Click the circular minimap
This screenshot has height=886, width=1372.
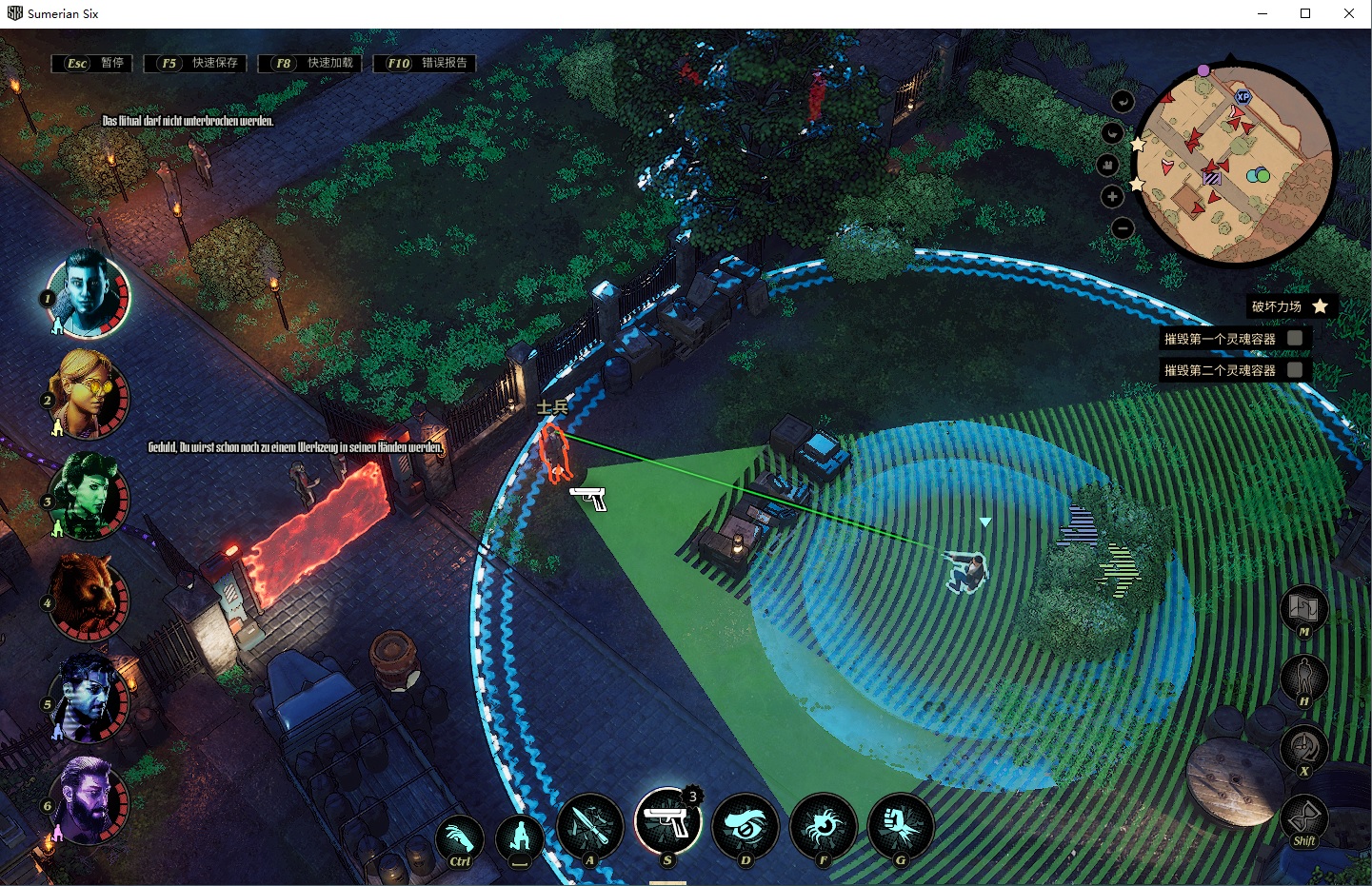tap(1234, 162)
